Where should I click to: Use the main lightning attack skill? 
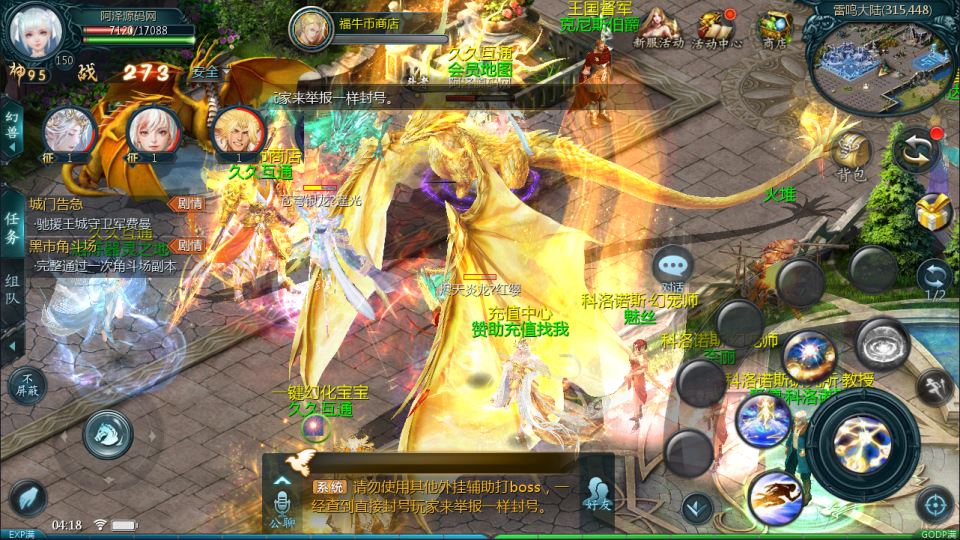[x=863, y=440]
